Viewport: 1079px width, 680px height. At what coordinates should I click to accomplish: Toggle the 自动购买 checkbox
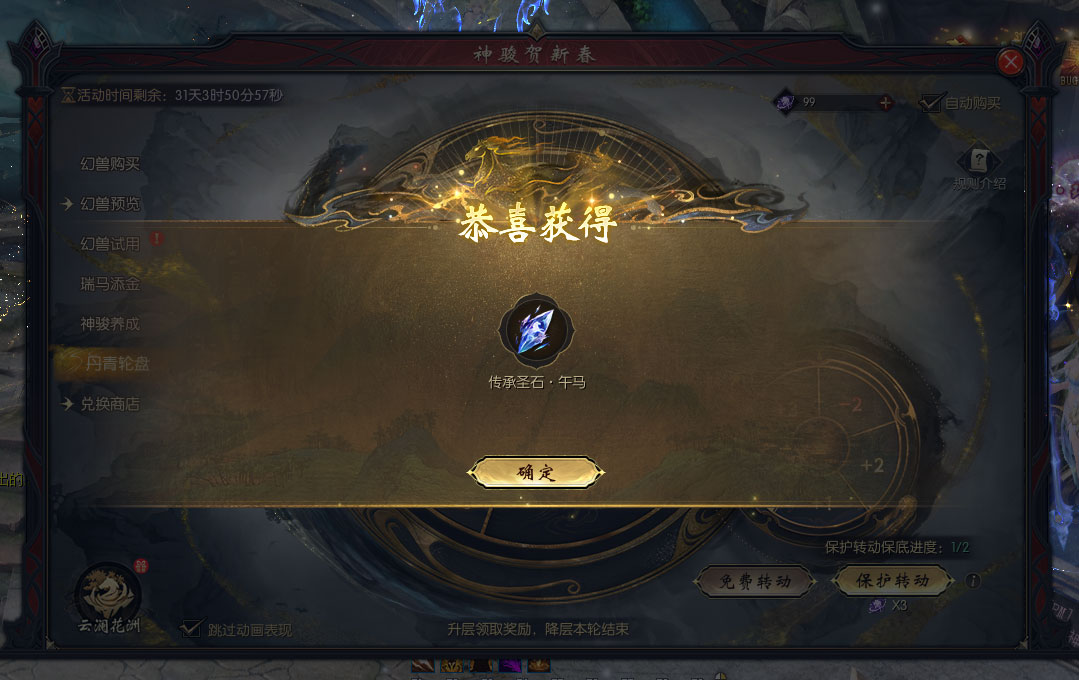tap(933, 102)
